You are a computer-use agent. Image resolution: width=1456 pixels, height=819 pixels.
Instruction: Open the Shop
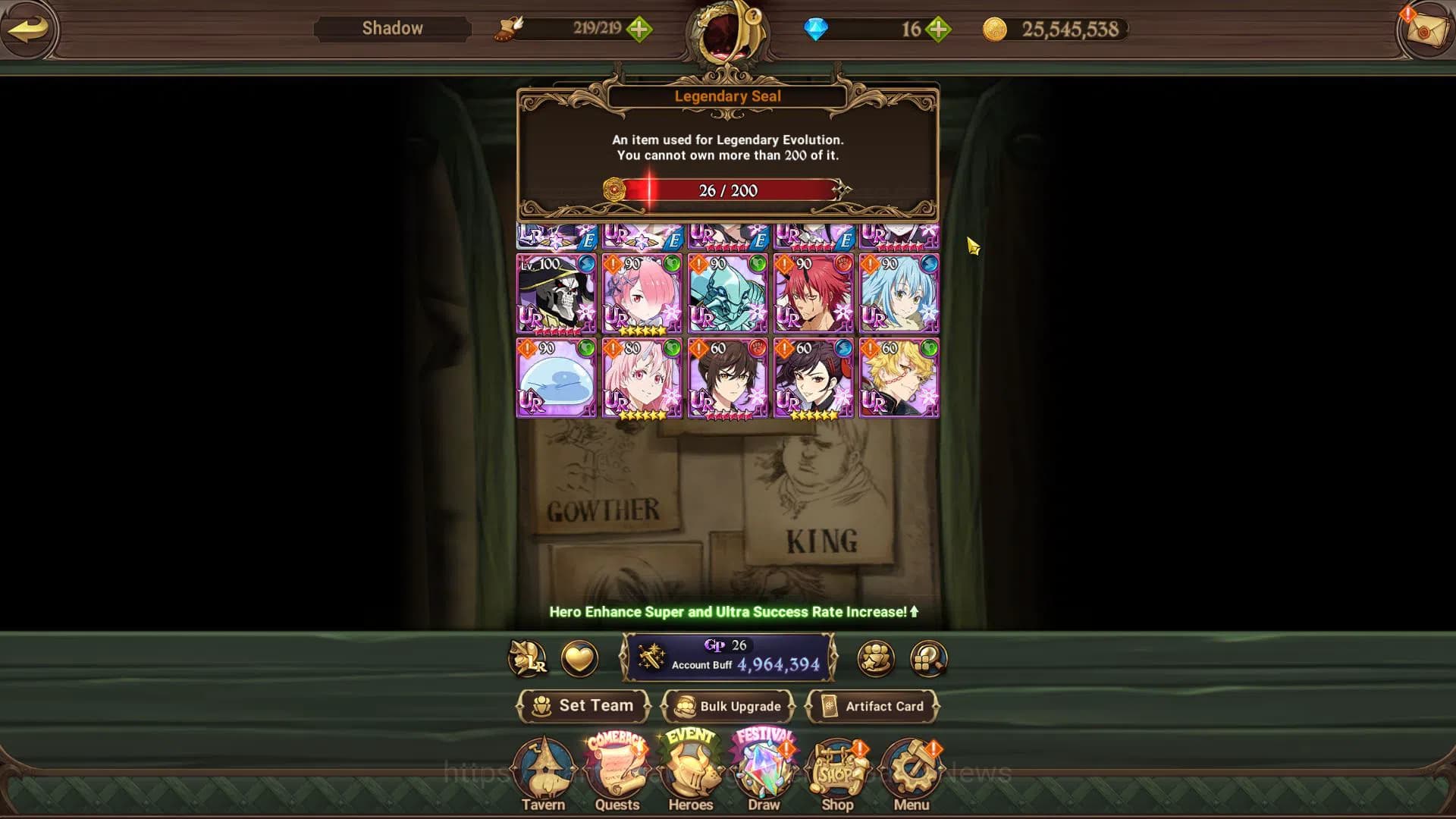click(837, 768)
